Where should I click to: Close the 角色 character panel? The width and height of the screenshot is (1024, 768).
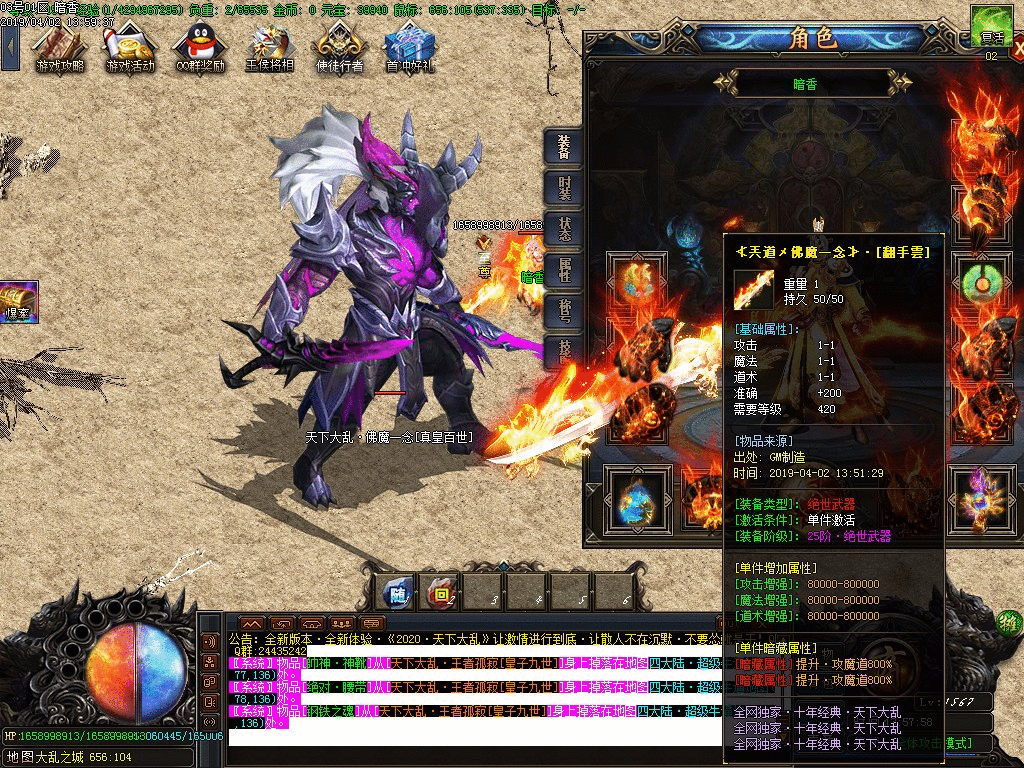(1017, 46)
